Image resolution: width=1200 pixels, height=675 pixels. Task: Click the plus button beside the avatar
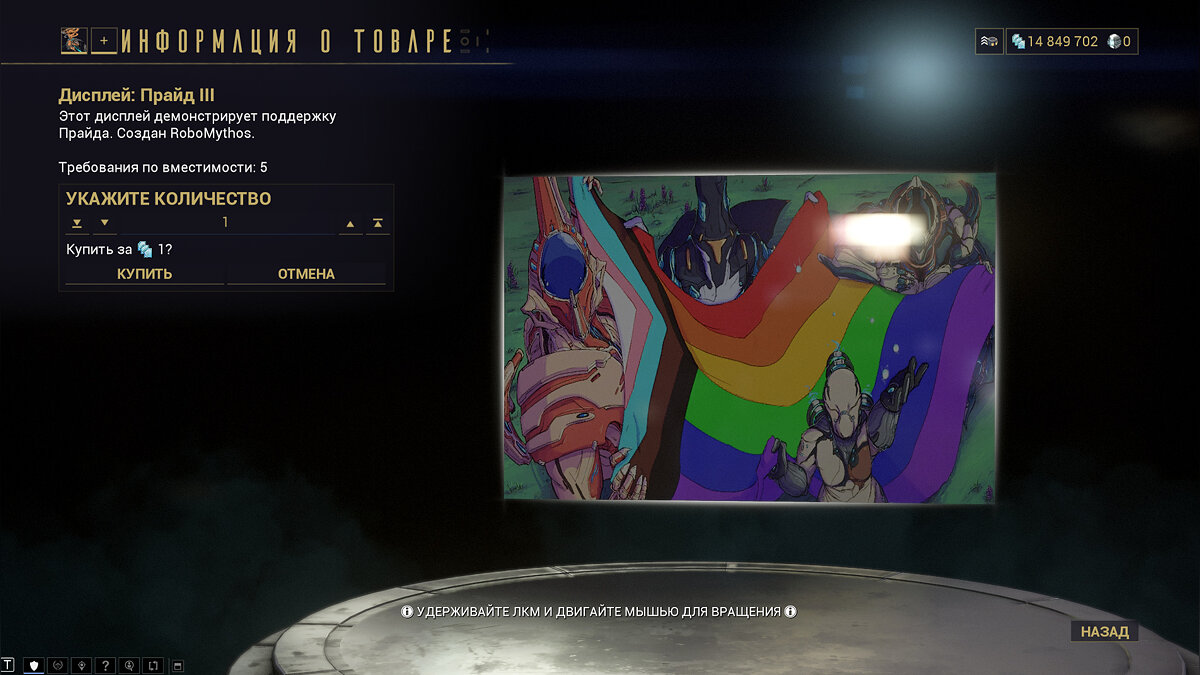click(x=104, y=41)
